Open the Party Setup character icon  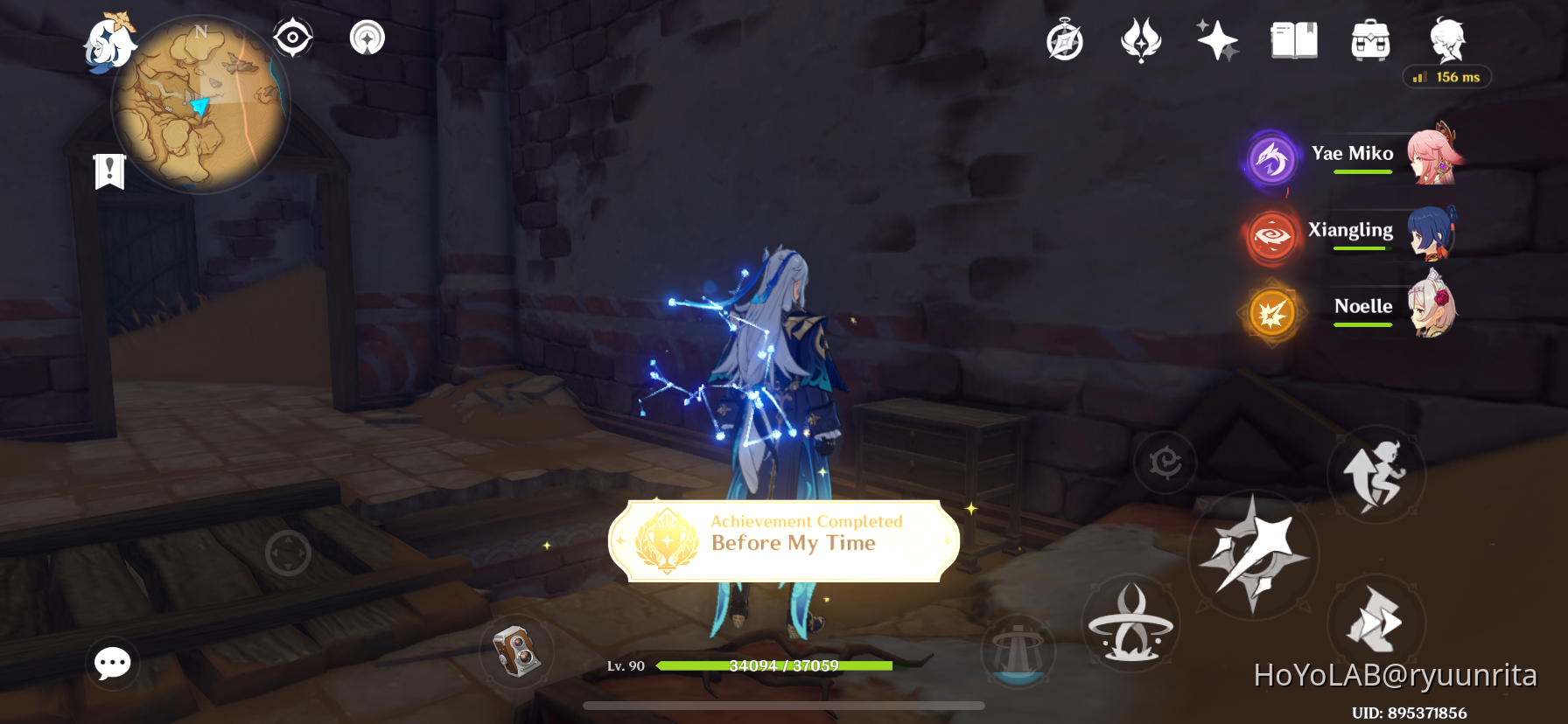tap(1445, 39)
